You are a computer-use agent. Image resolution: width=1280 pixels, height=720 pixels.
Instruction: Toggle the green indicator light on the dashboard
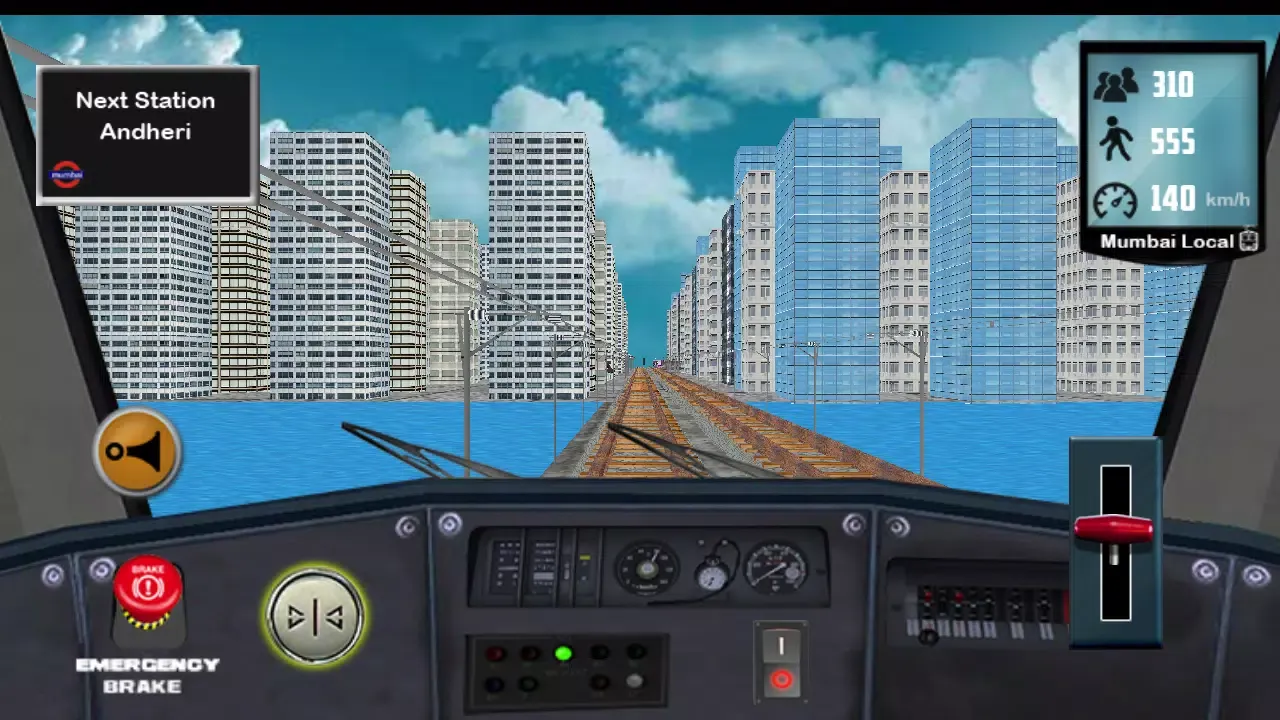coord(565,653)
